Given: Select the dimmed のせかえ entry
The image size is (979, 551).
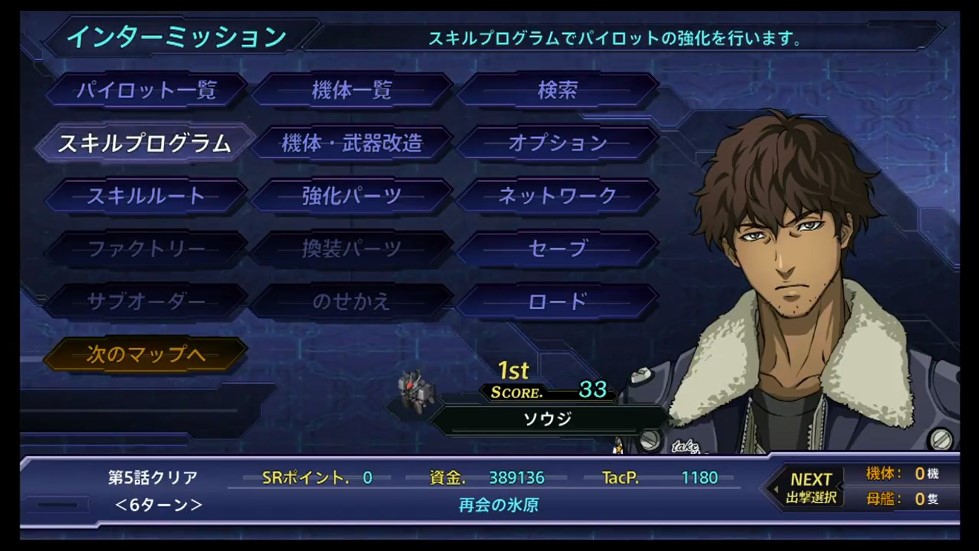Looking at the screenshot, I should click(351, 302).
